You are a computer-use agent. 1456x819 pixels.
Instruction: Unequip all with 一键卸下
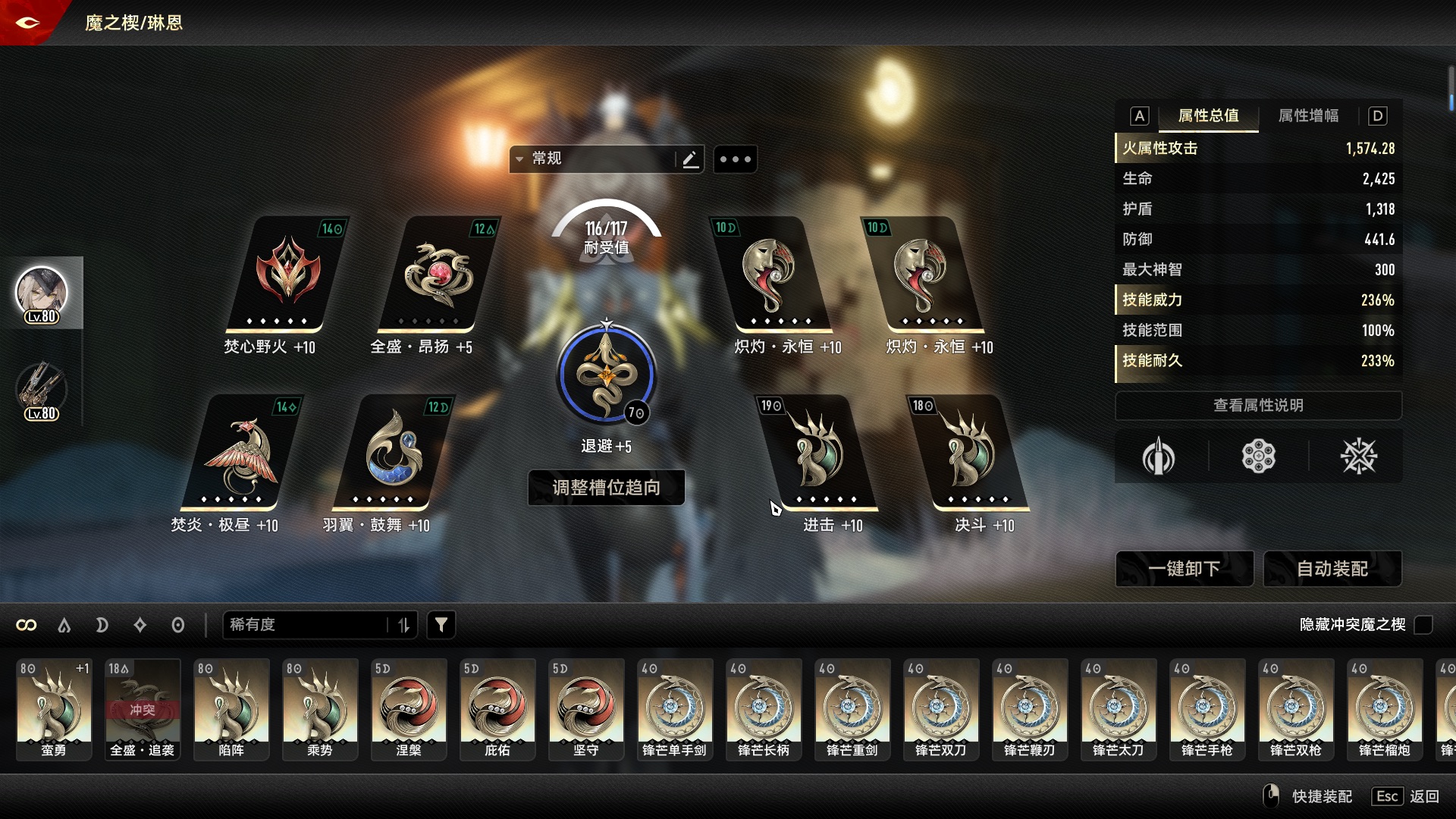click(1184, 569)
